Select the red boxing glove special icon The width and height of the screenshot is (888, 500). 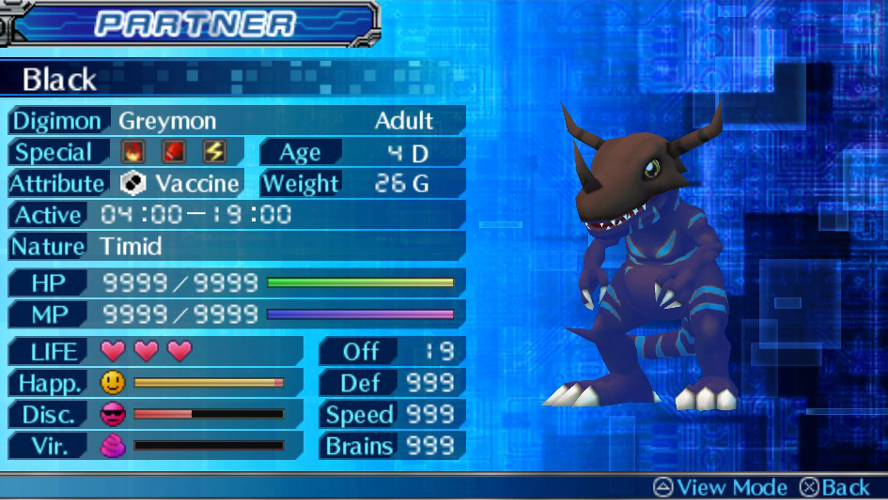[172, 152]
